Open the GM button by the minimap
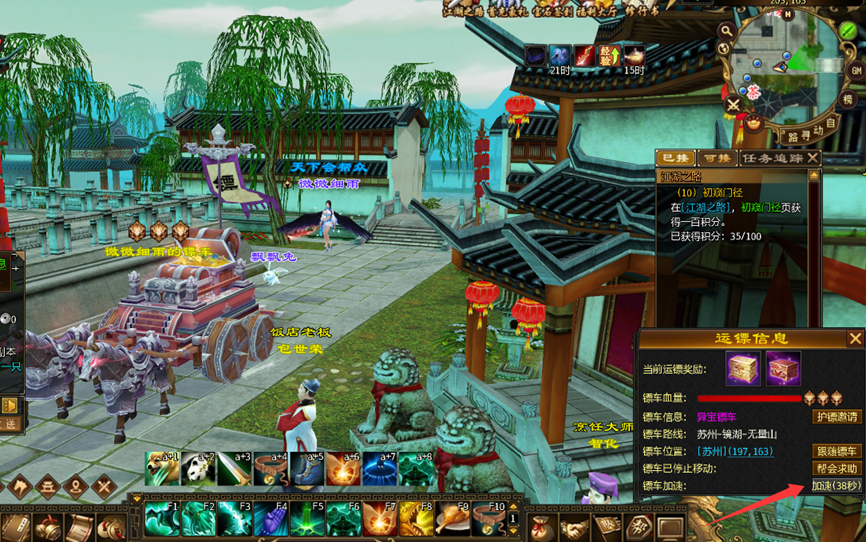This screenshot has width=866, height=542. click(x=856, y=70)
